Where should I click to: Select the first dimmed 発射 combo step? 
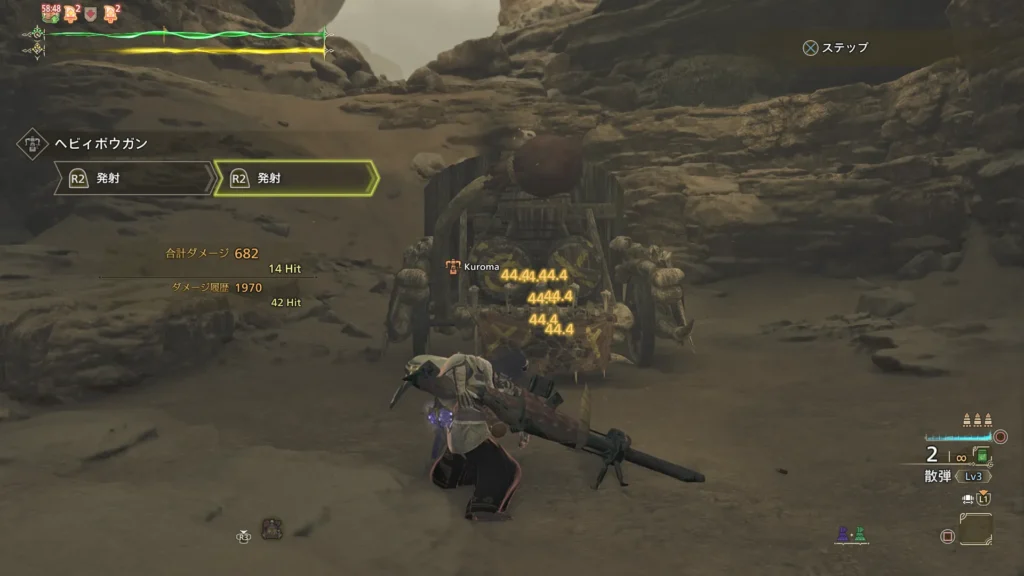(133, 178)
